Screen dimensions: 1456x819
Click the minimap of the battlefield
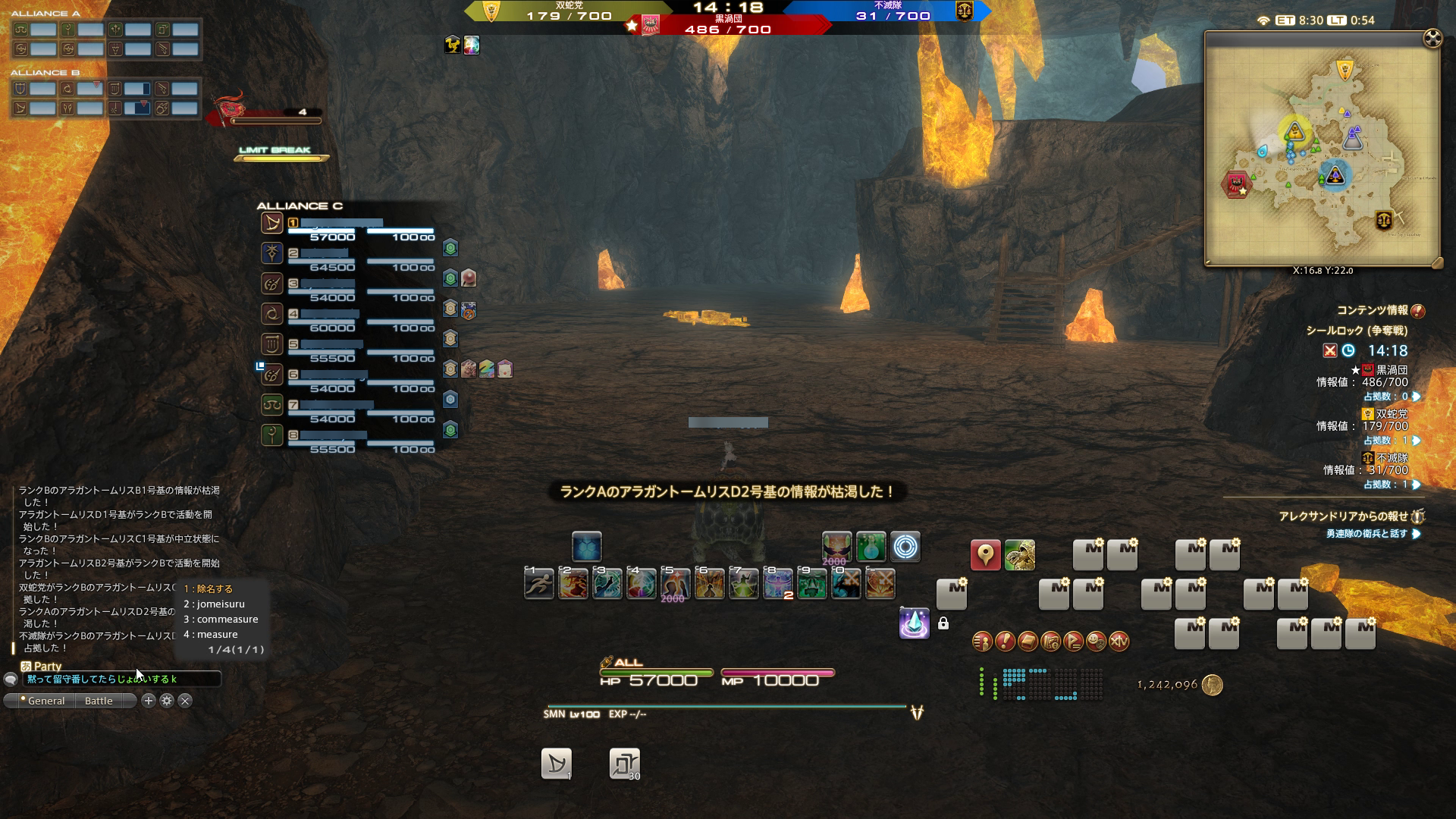(1322, 149)
